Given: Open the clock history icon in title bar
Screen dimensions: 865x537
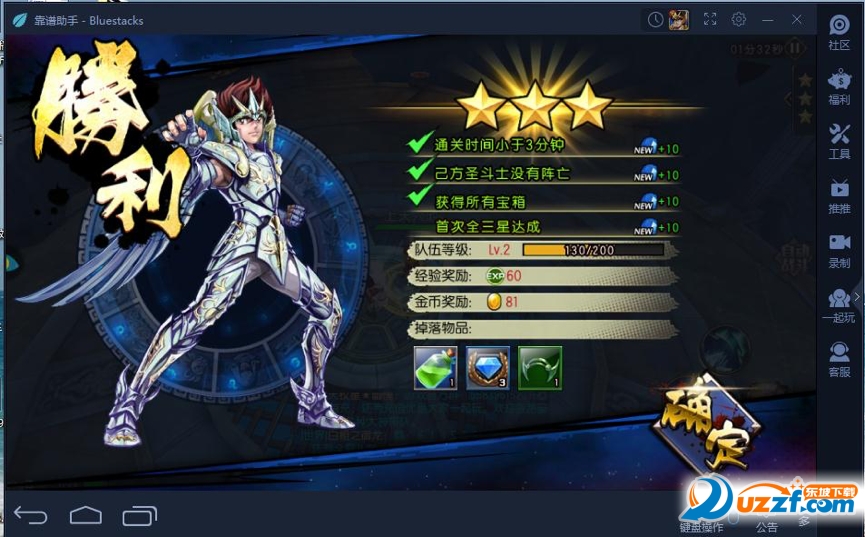Looking at the screenshot, I should [655, 19].
